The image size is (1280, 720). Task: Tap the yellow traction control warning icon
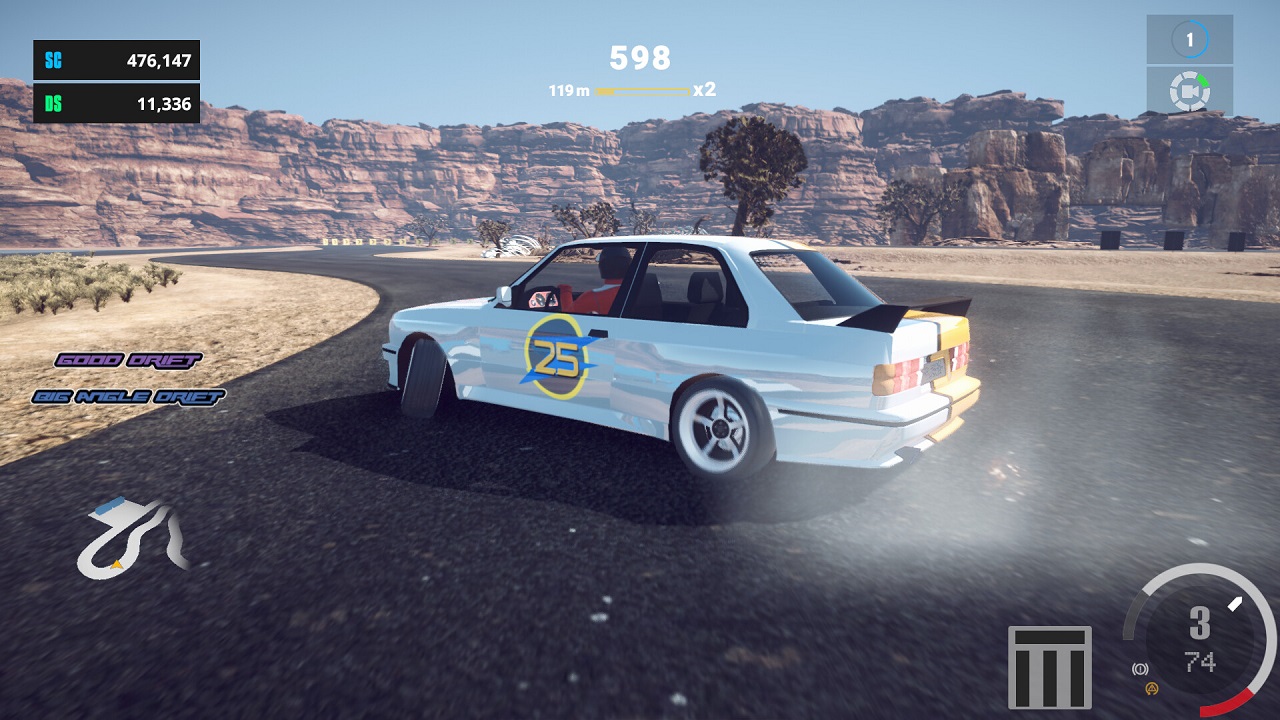click(1151, 690)
